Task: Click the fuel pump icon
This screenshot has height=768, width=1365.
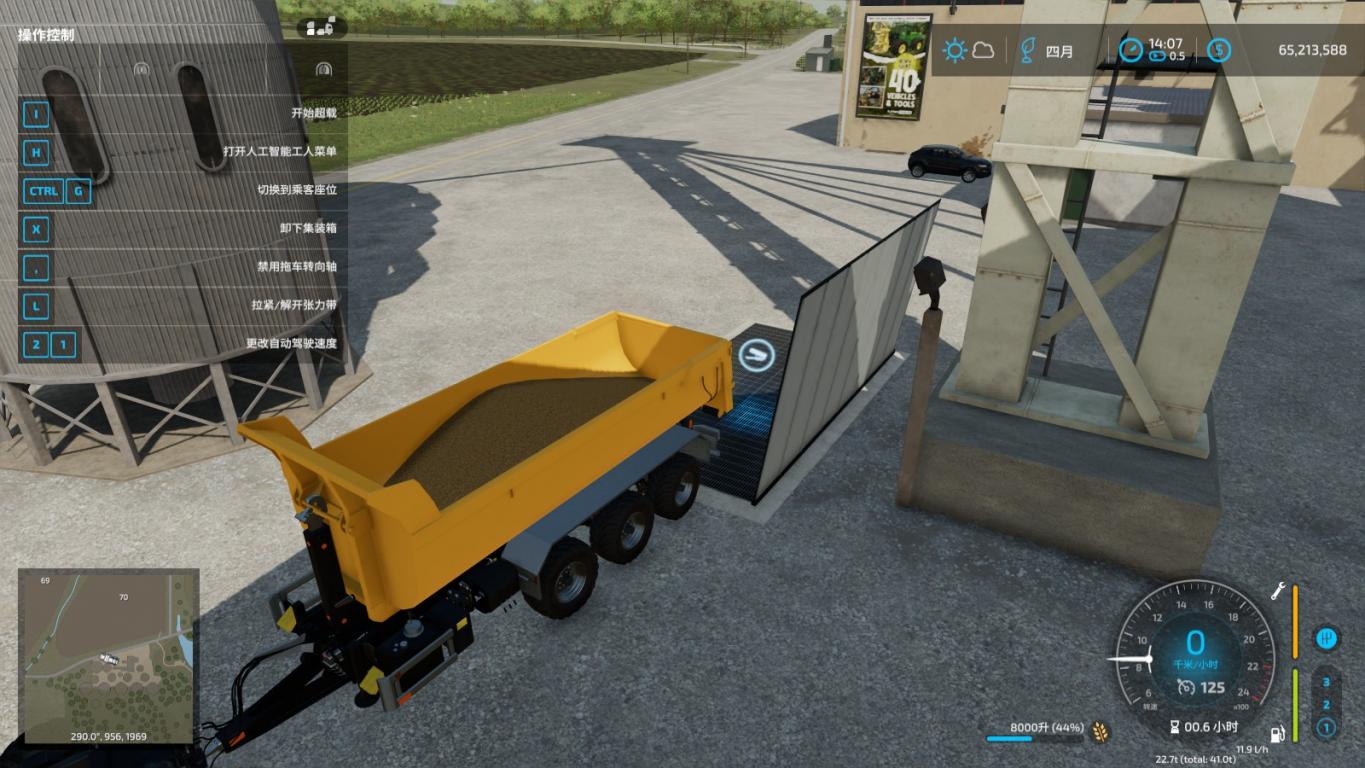Action: point(1277,733)
